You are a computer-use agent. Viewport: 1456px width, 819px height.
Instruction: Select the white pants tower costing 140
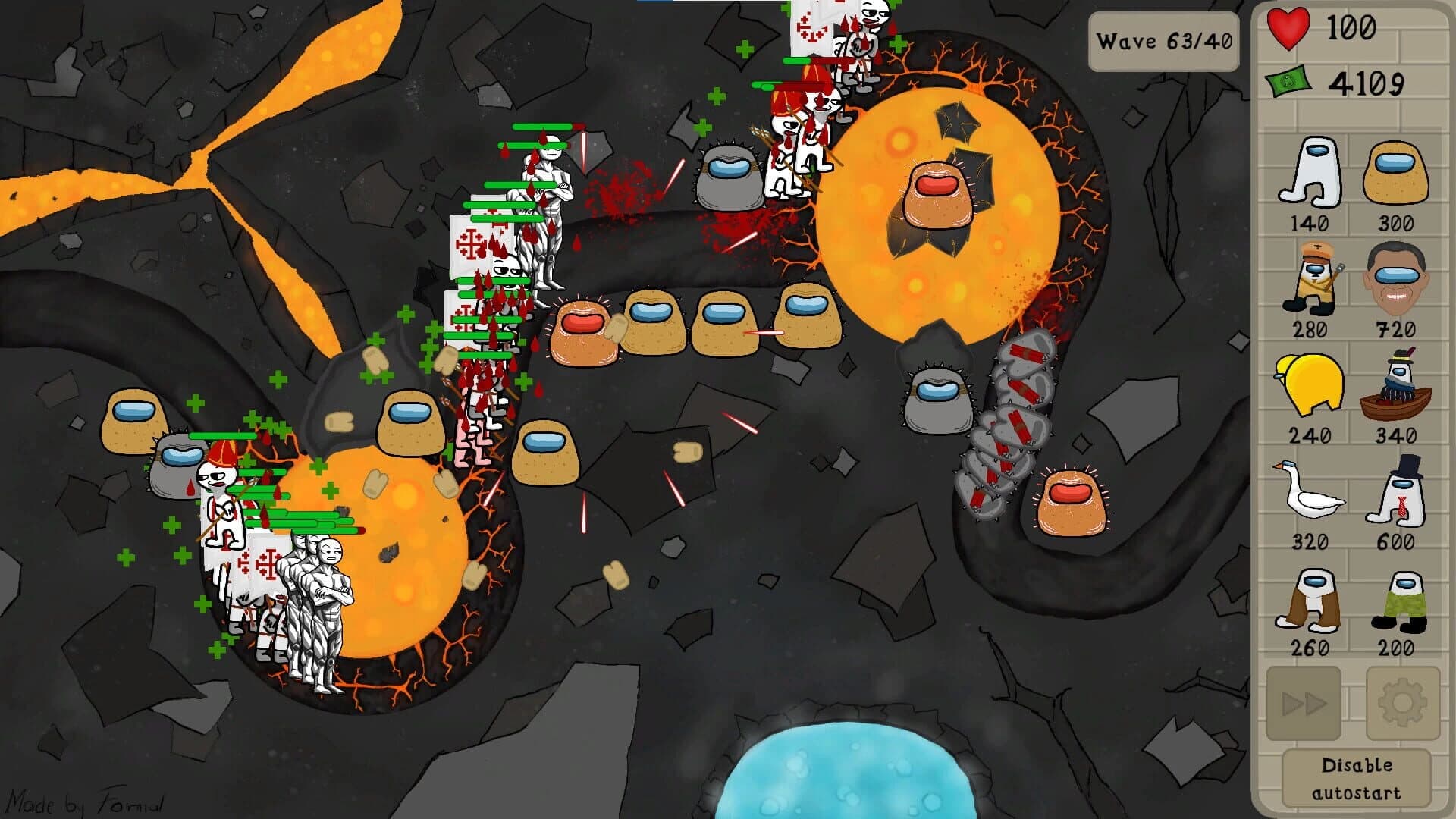click(x=1312, y=174)
